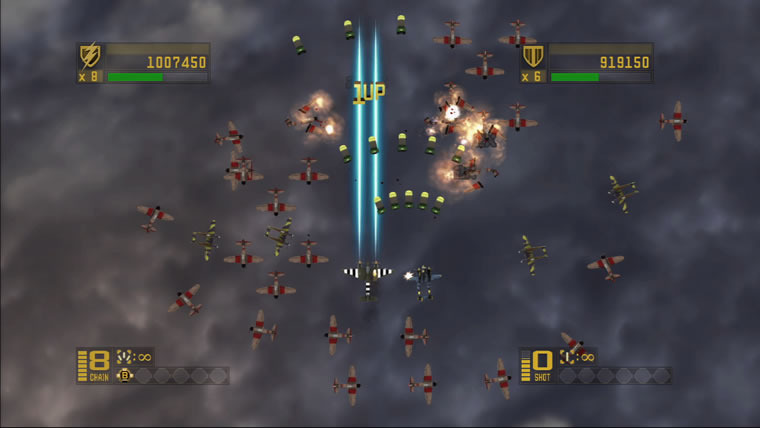Click player one's lightning bolt shield emblem

coord(90,55)
